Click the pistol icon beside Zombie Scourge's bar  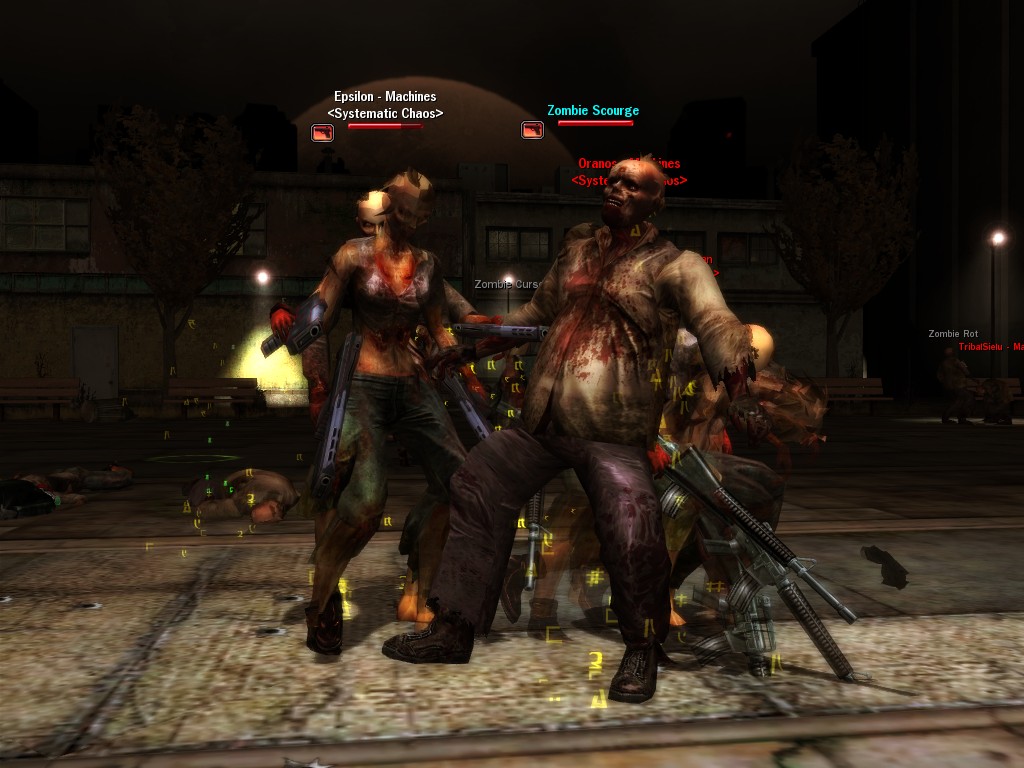[532, 130]
